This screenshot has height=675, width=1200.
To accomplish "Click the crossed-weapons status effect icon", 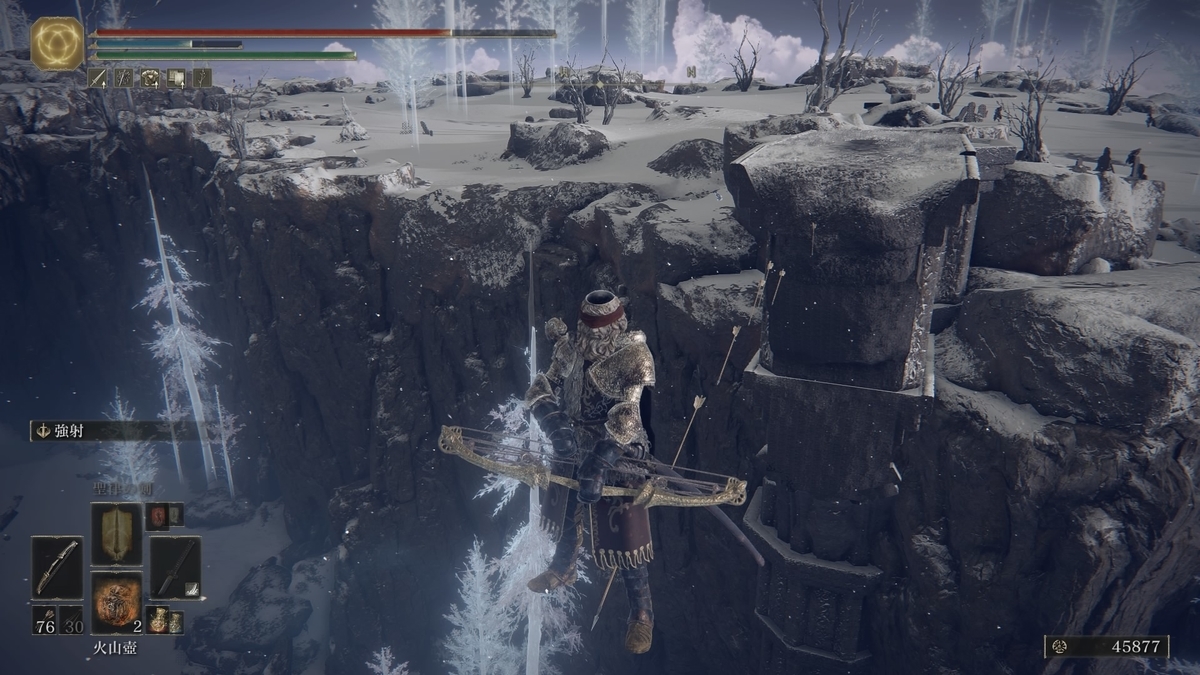I will [123, 77].
